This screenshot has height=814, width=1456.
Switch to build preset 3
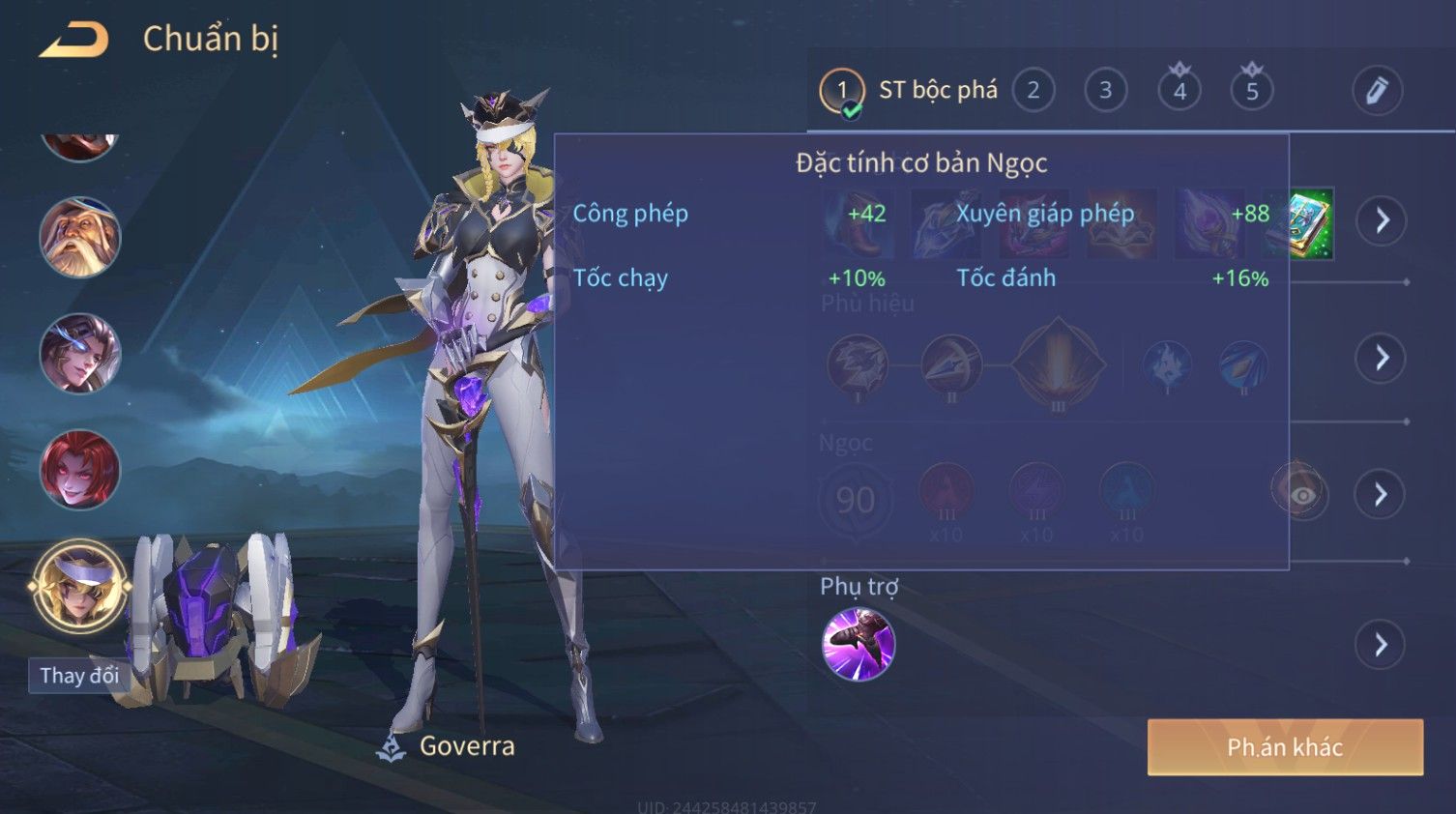click(x=1105, y=91)
